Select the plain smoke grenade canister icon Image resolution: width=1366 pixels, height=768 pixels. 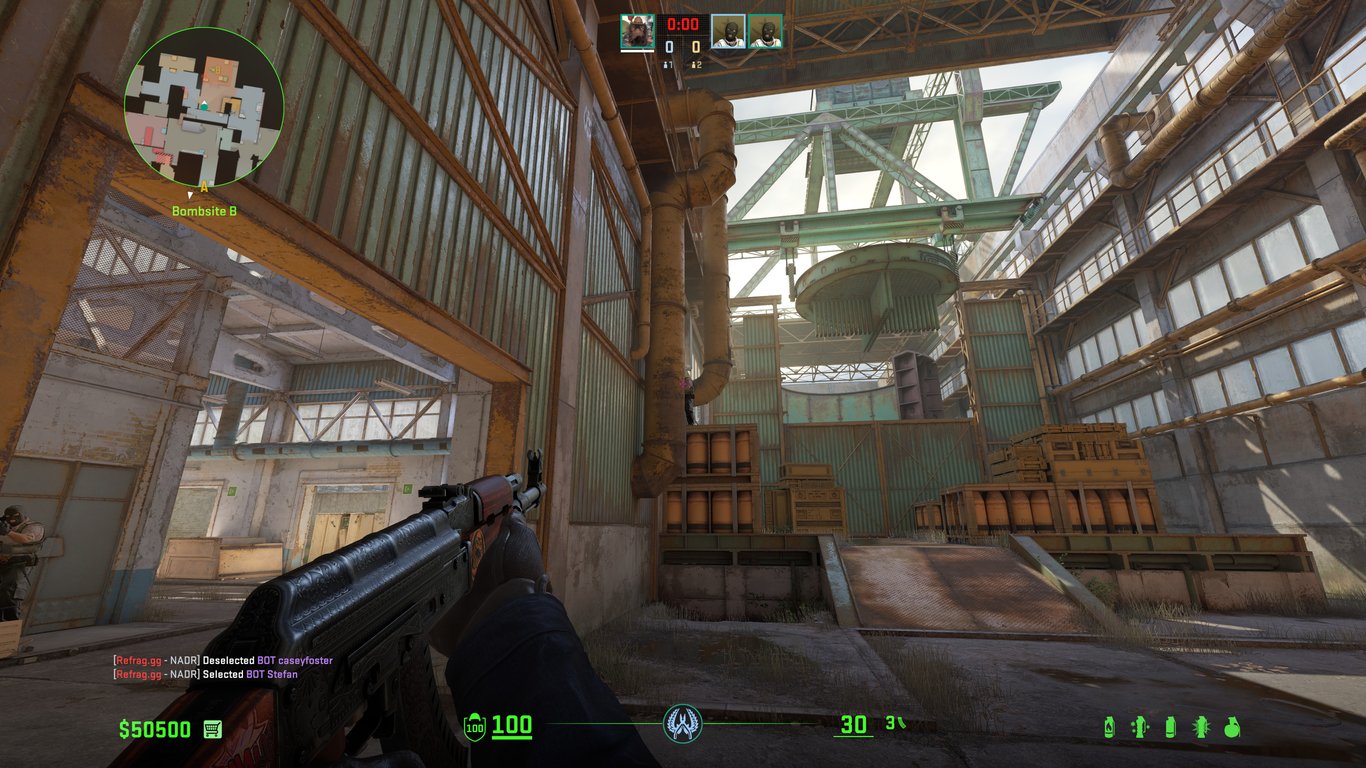1170,727
